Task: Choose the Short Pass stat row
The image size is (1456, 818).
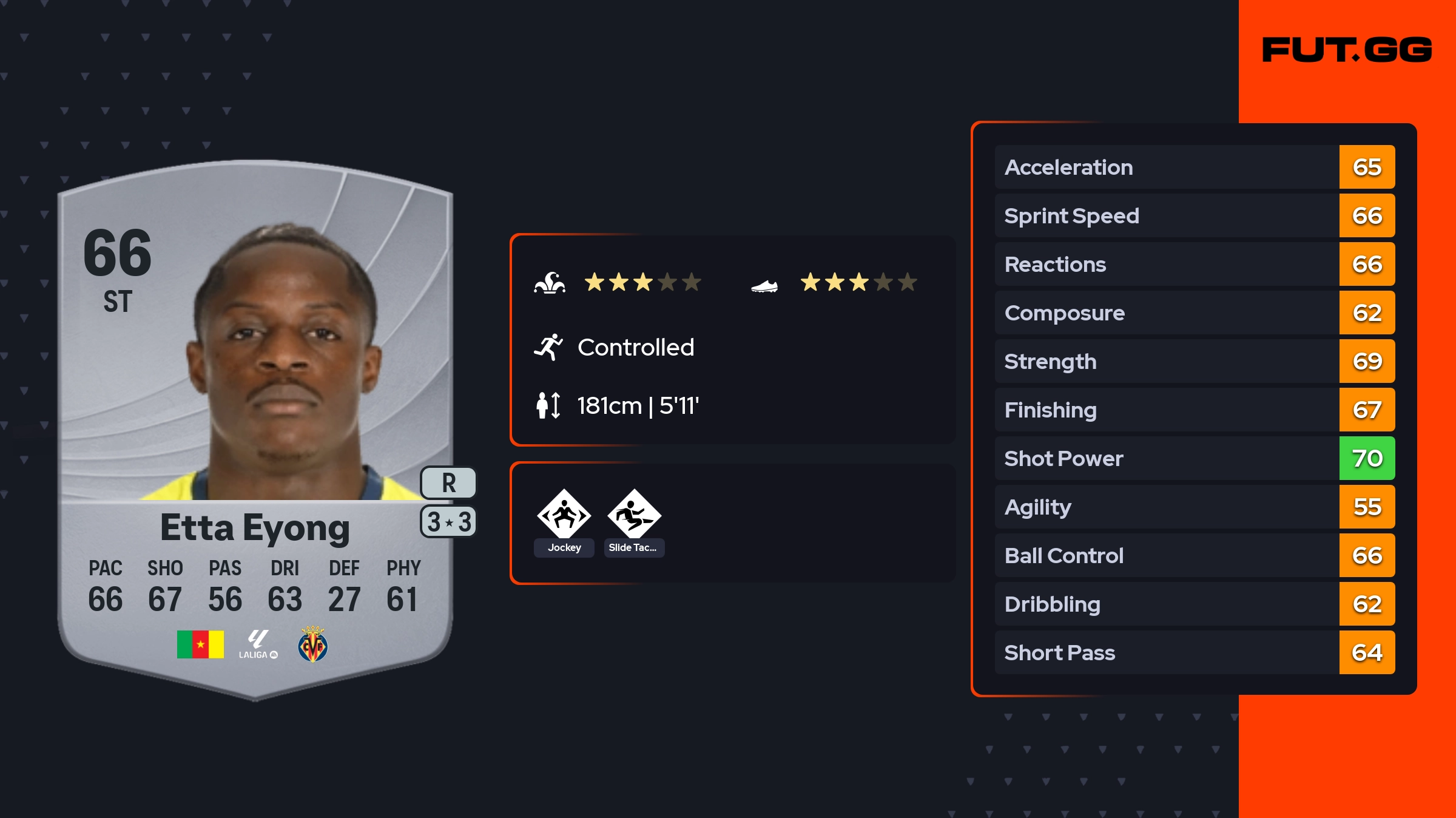Action: [1194, 653]
